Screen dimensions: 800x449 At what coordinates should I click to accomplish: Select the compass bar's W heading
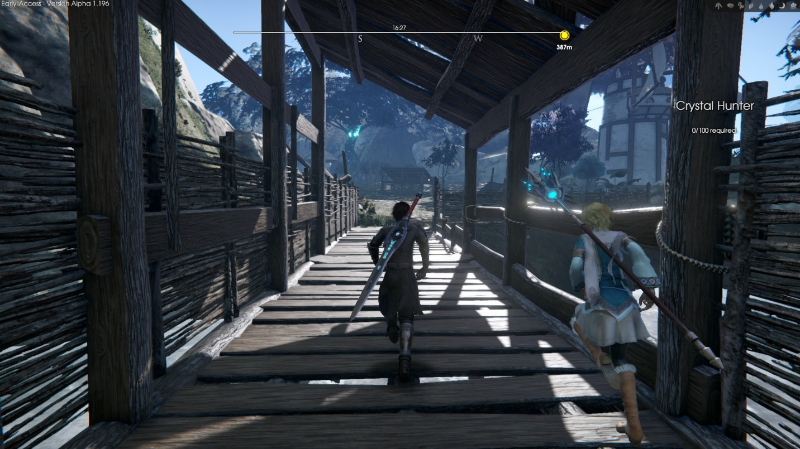(478, 39)
